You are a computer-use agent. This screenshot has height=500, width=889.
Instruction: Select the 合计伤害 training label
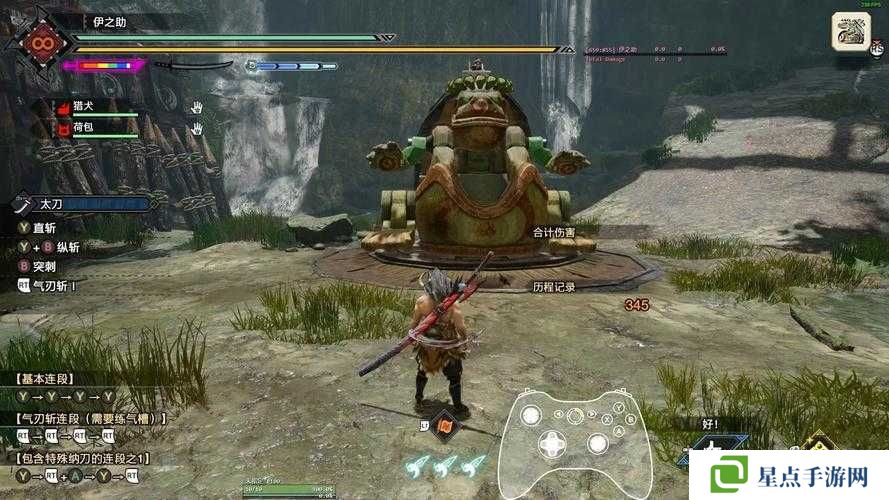pyautogui.click(x=555, y=232)
